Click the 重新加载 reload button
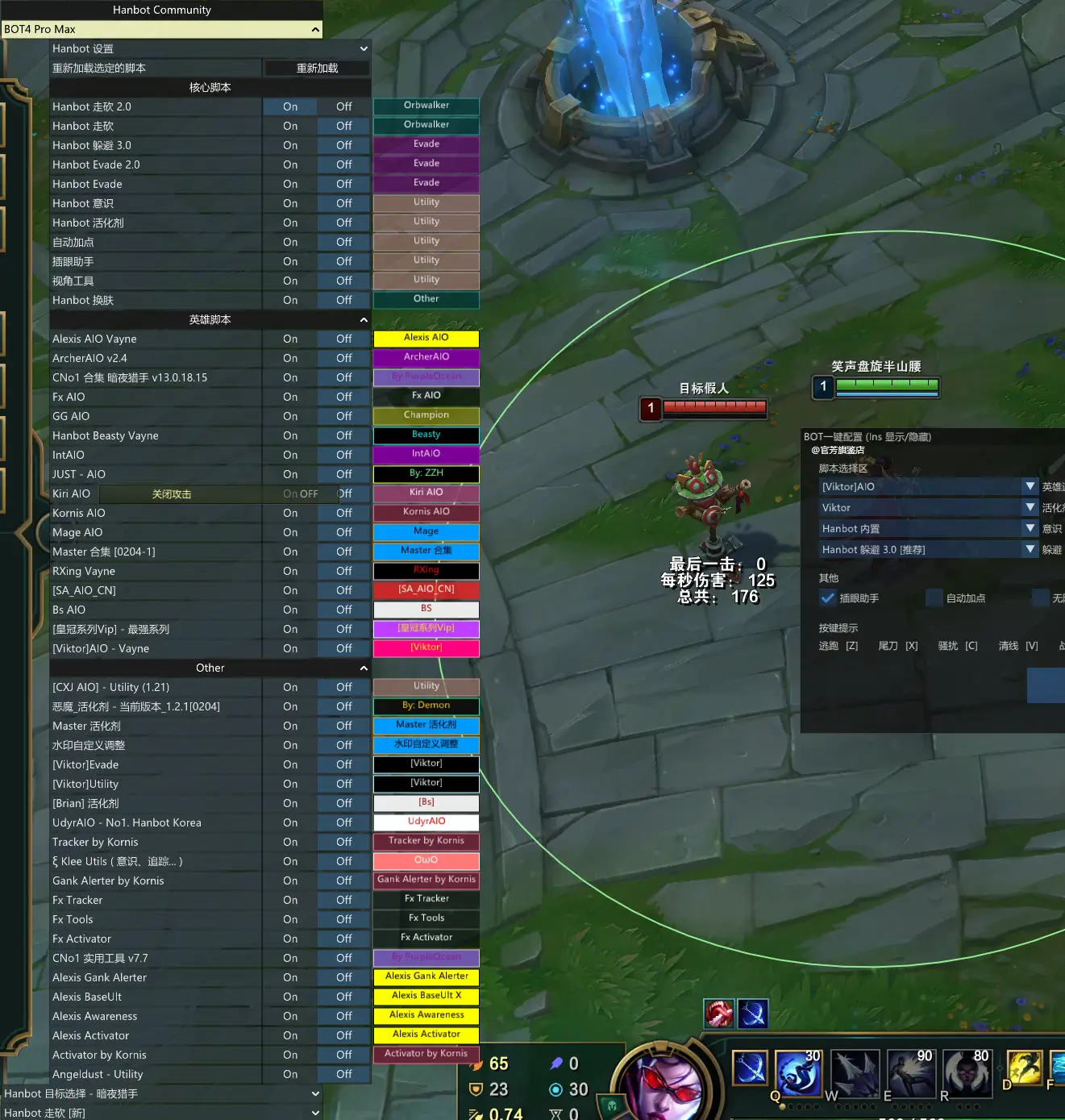 tap(317, 69)
